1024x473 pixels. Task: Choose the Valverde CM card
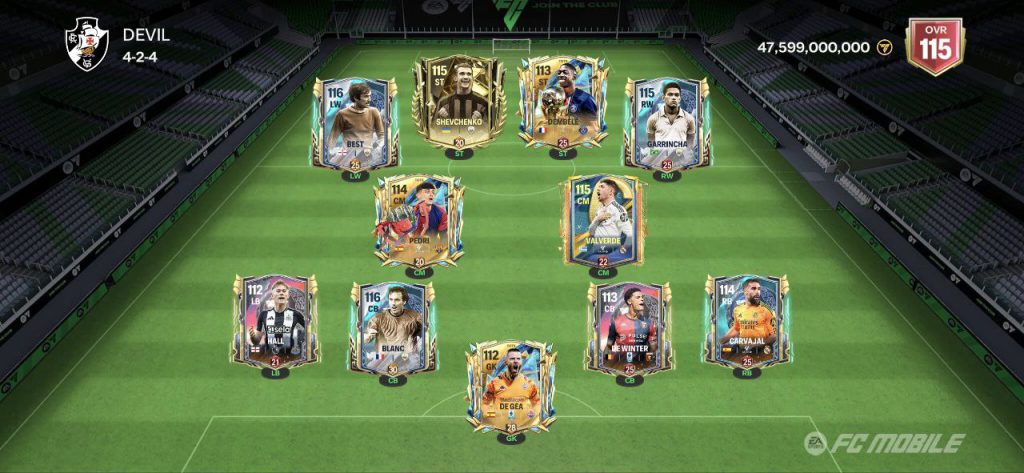tap(603, 220)
